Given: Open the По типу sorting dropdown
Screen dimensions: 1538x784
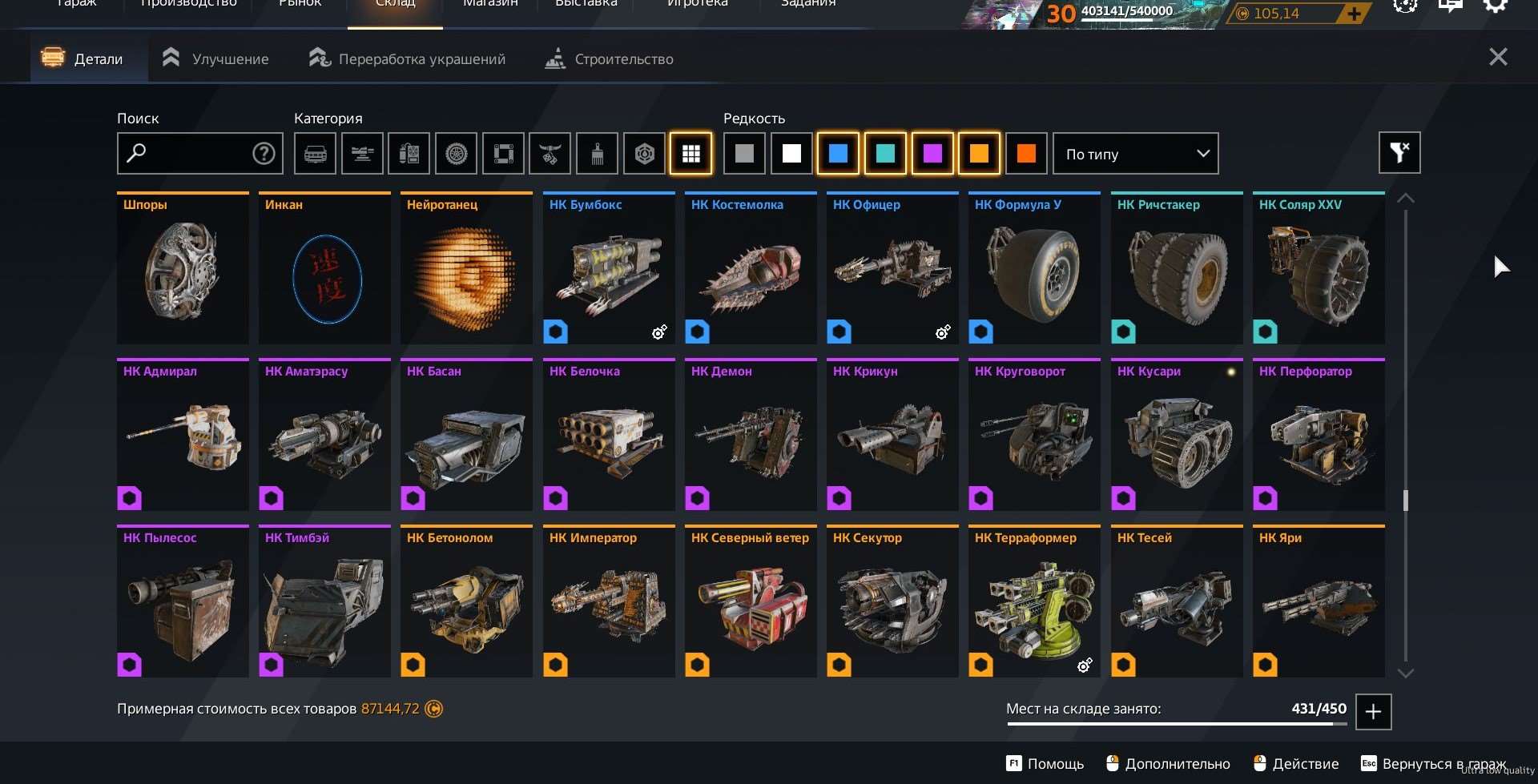Looking at the screenshot, I should 1135,154.
